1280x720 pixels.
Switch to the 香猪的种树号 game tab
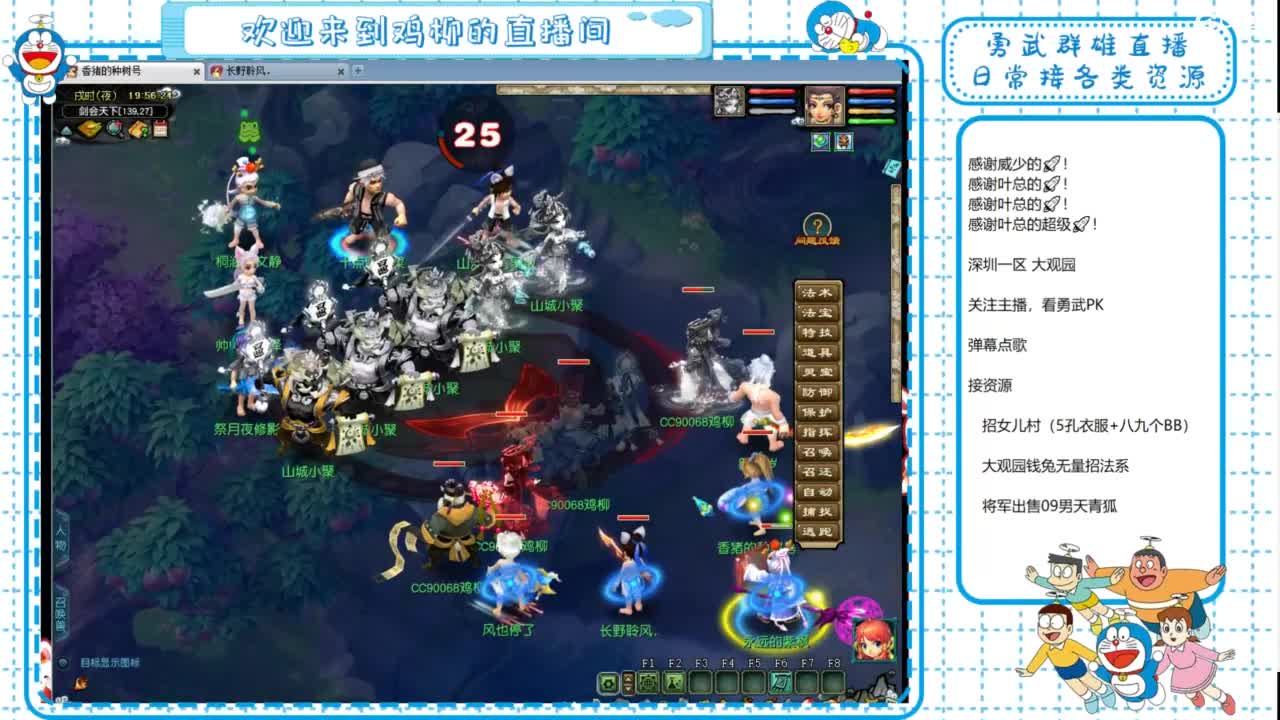(112, 71)
